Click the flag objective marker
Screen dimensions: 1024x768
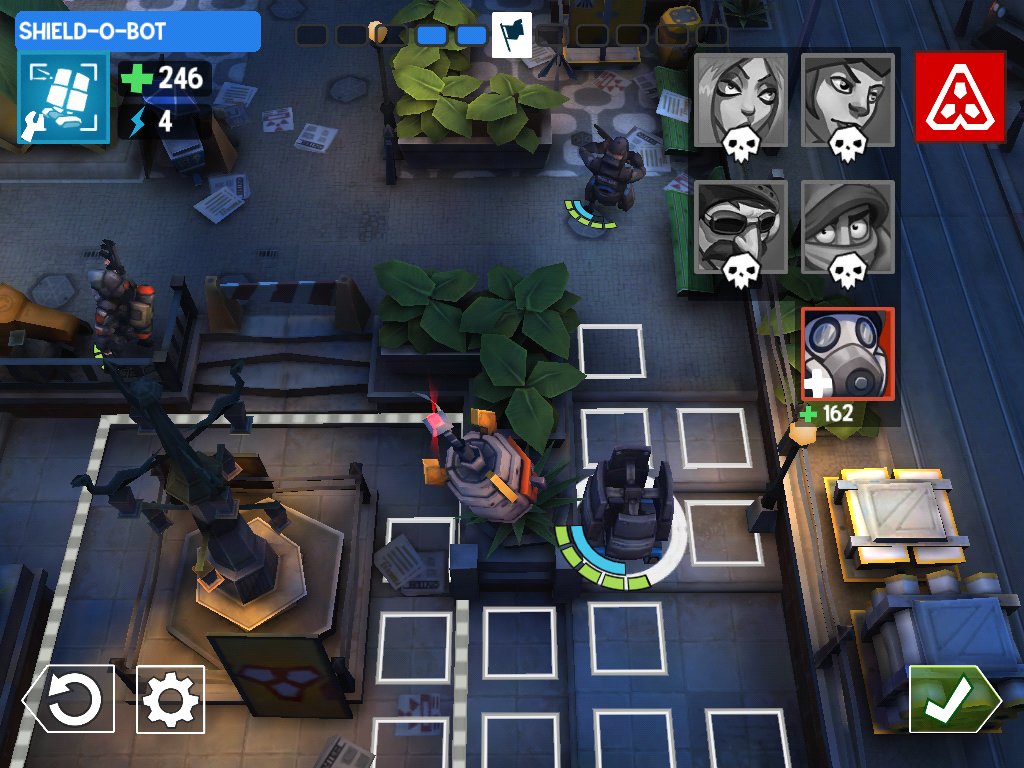click(511, 34)
